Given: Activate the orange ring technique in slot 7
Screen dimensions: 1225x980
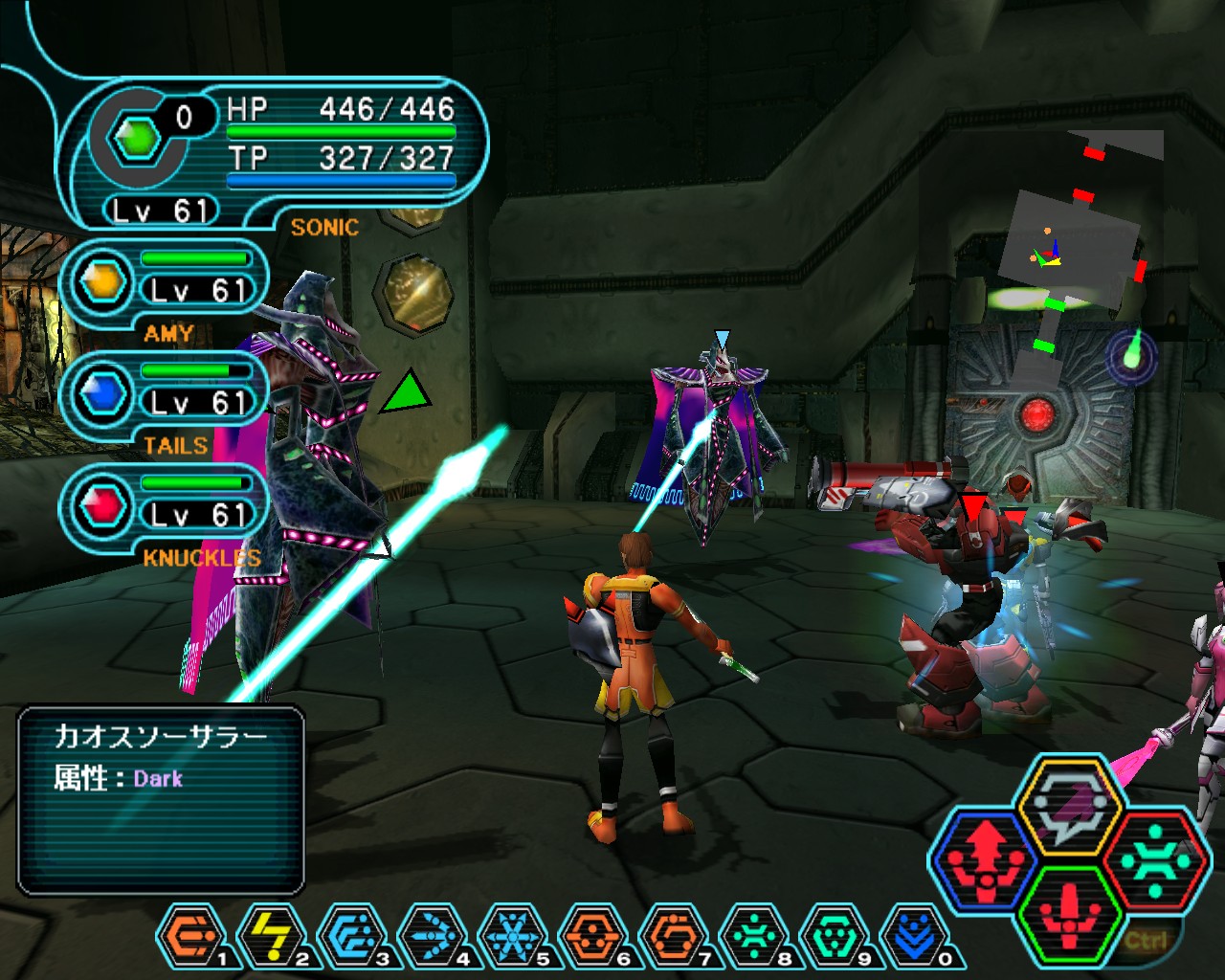Looking at the screenshot, I should [x=671, y=932].
